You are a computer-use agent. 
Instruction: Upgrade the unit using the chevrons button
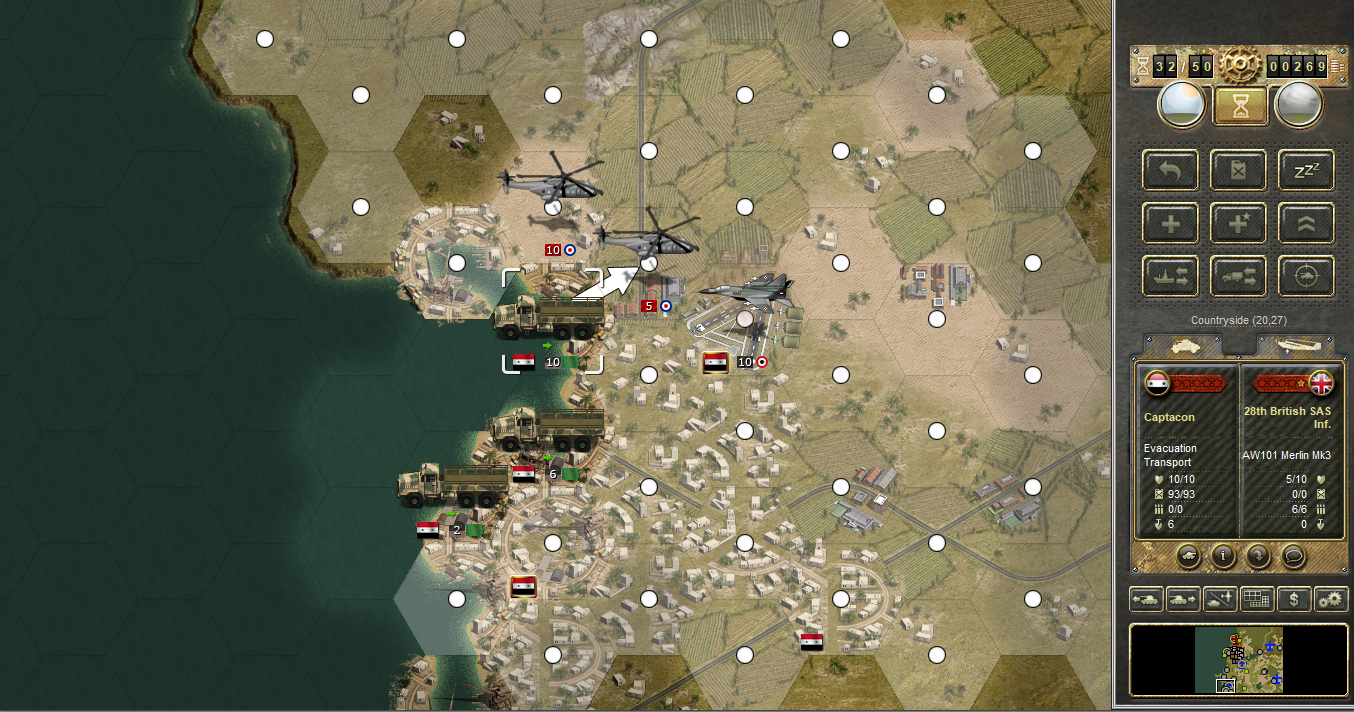point(1306,223)
